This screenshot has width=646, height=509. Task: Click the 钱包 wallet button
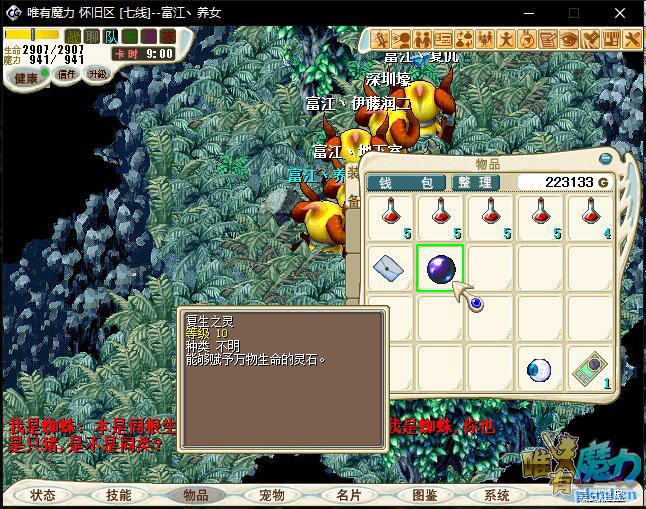click(x=406, y=183)
